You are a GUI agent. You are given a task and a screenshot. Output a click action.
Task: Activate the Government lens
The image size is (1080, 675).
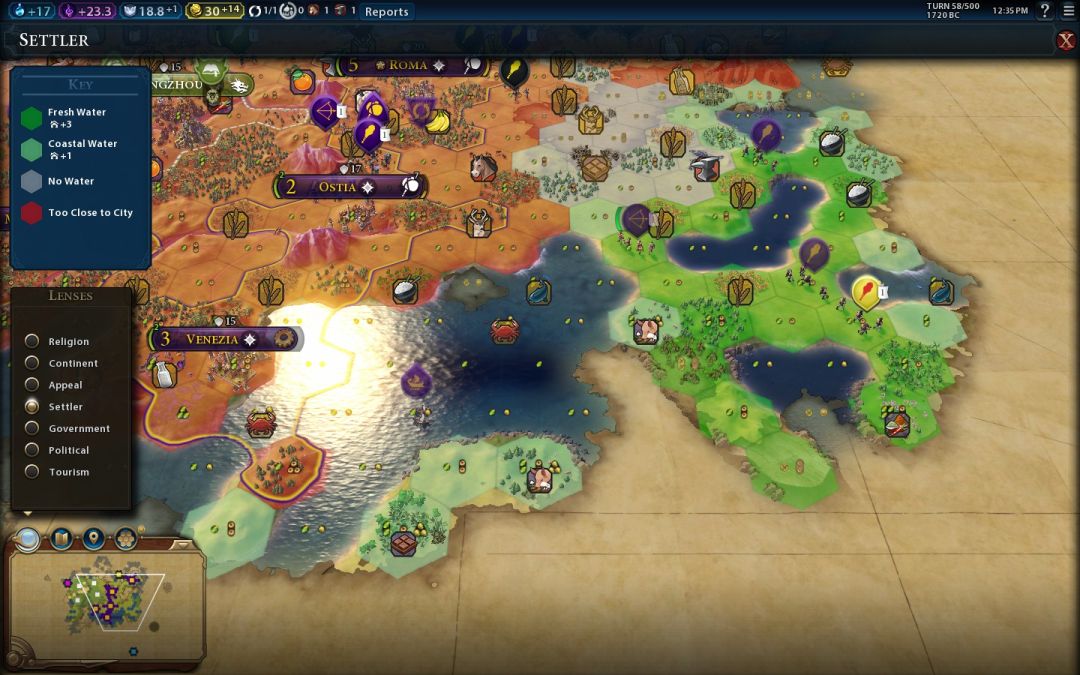click(33, 429)
